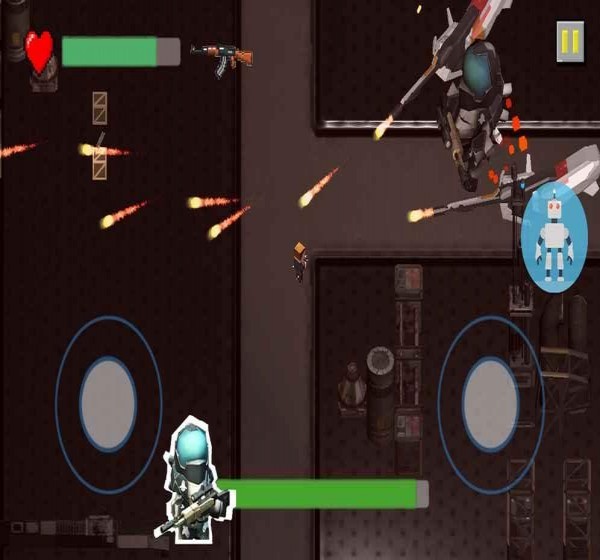Screen dimensions: 600x560
Task: Tap the blue robot companion button
Action: pos(553,240)
